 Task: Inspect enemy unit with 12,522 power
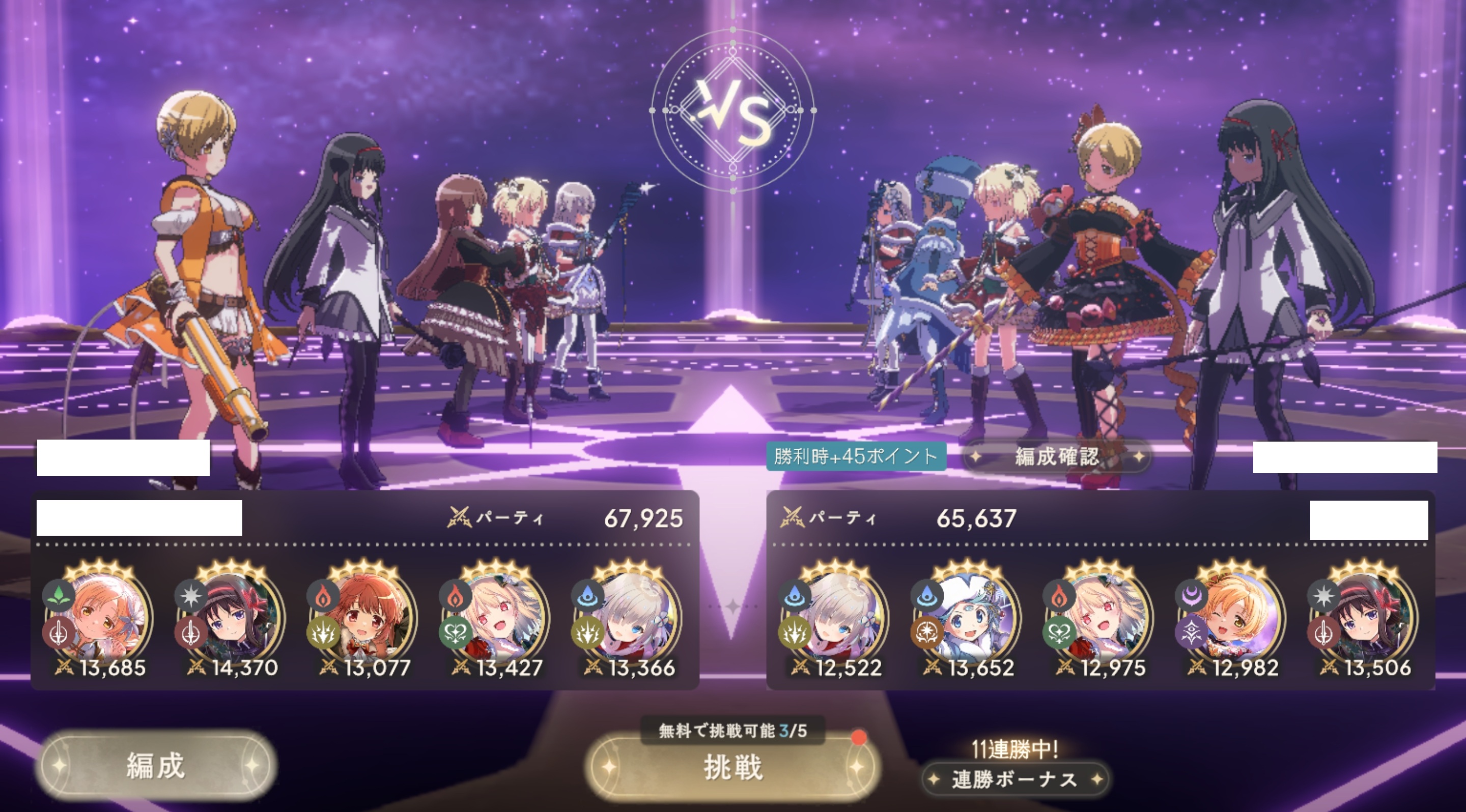click(x=836, y=617)
